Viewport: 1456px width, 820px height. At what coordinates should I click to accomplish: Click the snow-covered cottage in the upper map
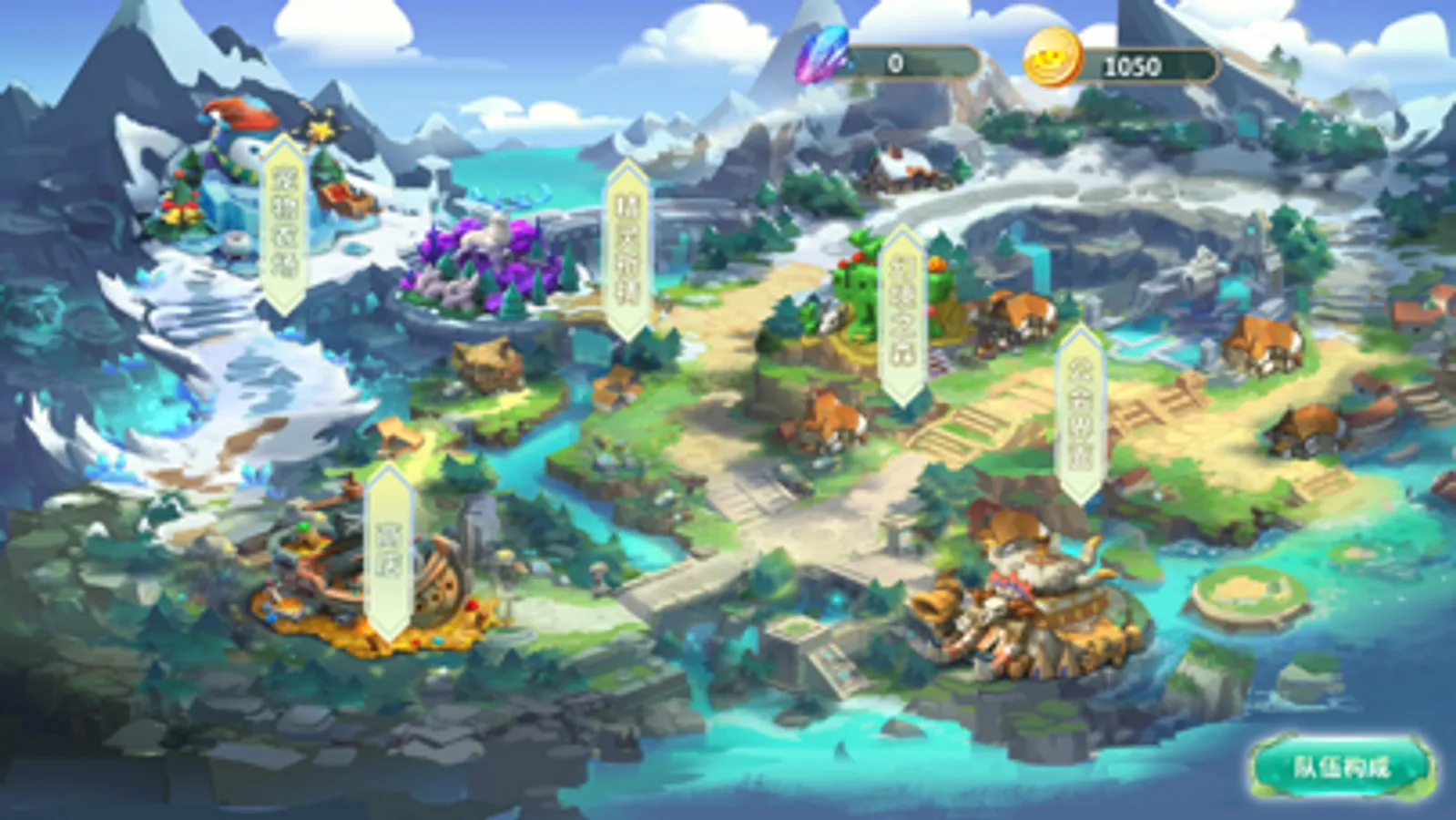click(x=901, y=169)
